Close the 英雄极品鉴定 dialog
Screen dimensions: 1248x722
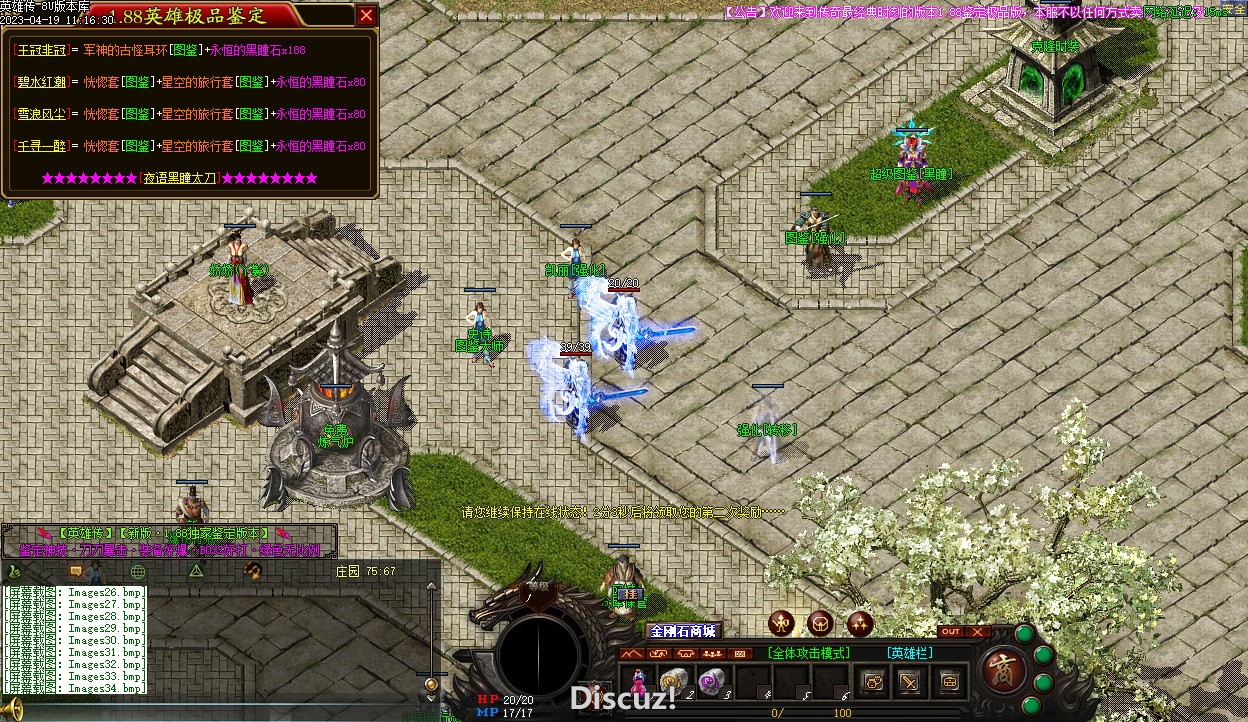coord(366,15)
